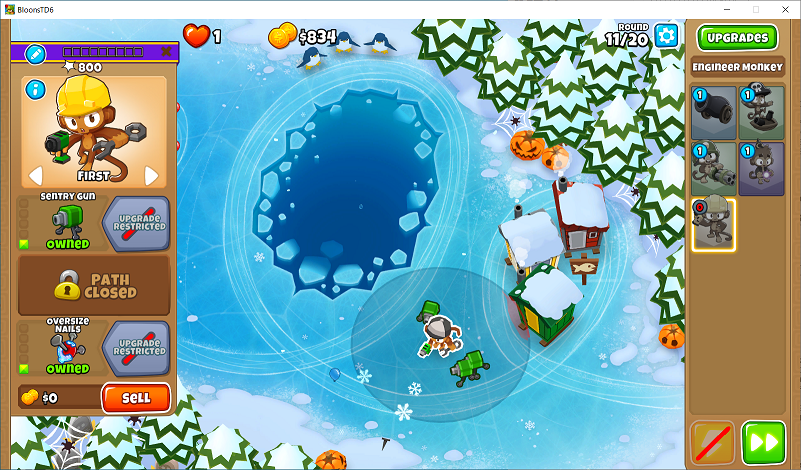
Task: Switch targeting to the next option
Action: point(152,176)
